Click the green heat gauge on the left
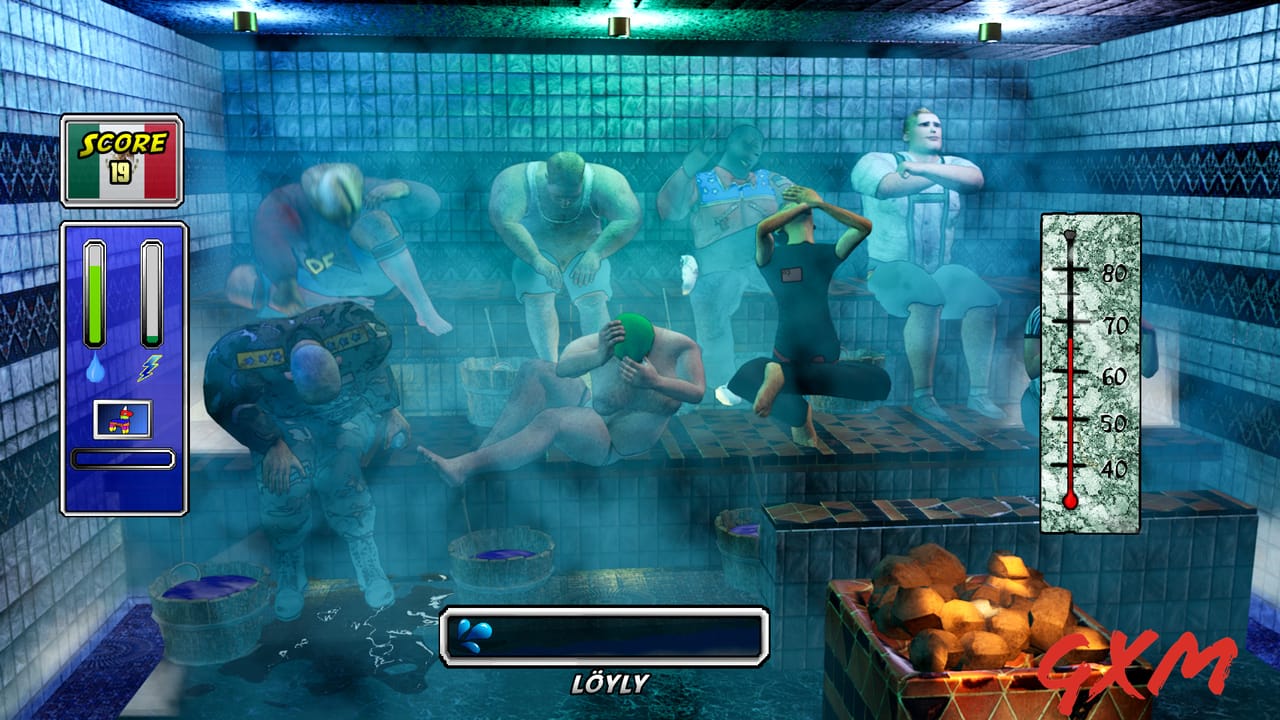This screenshot has width=1280, height=720. click(97, 290)
